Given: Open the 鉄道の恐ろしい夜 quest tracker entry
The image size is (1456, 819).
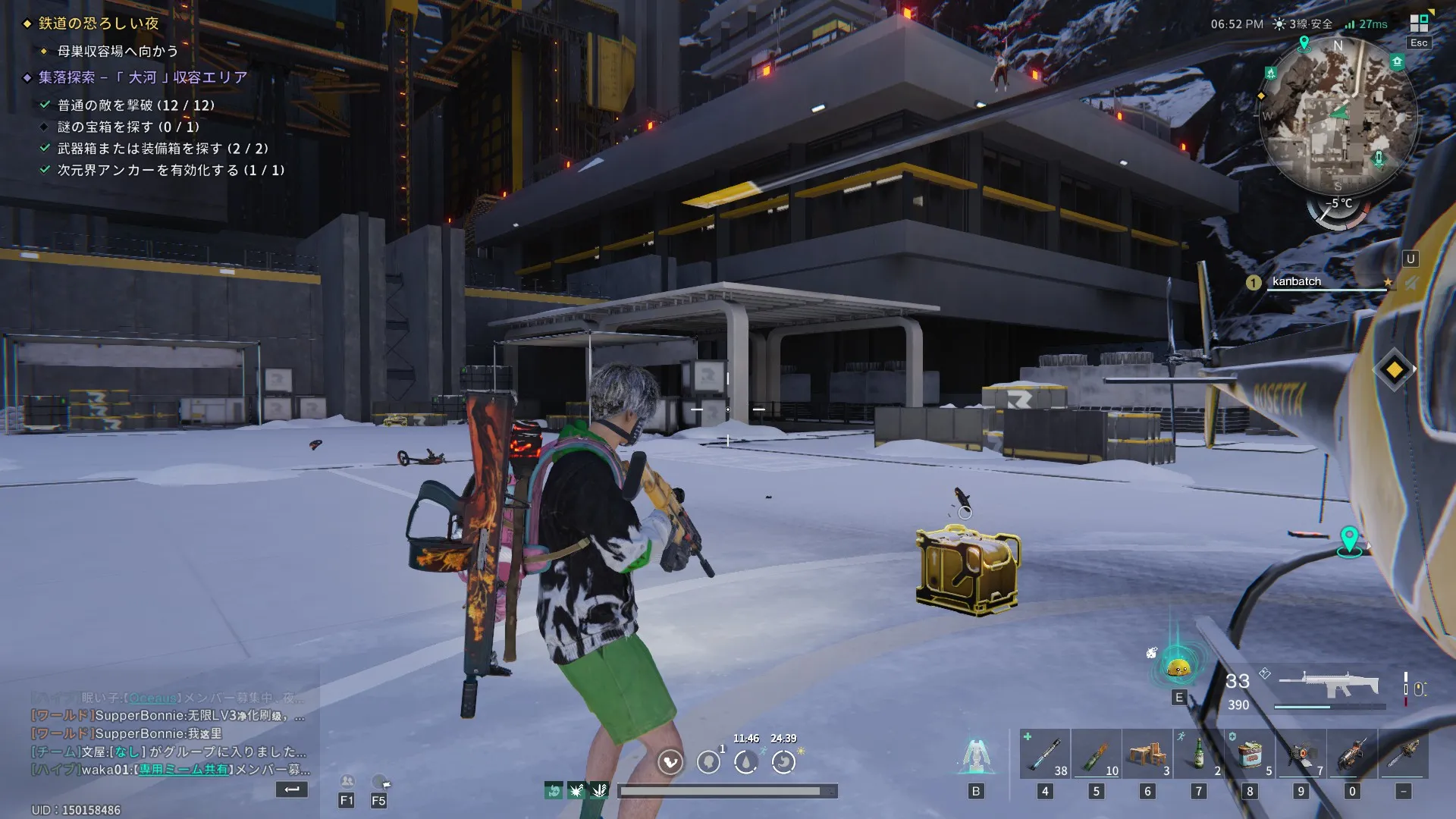Looking at the screenshot, I should pyautogui.click(x=99, y=24).
